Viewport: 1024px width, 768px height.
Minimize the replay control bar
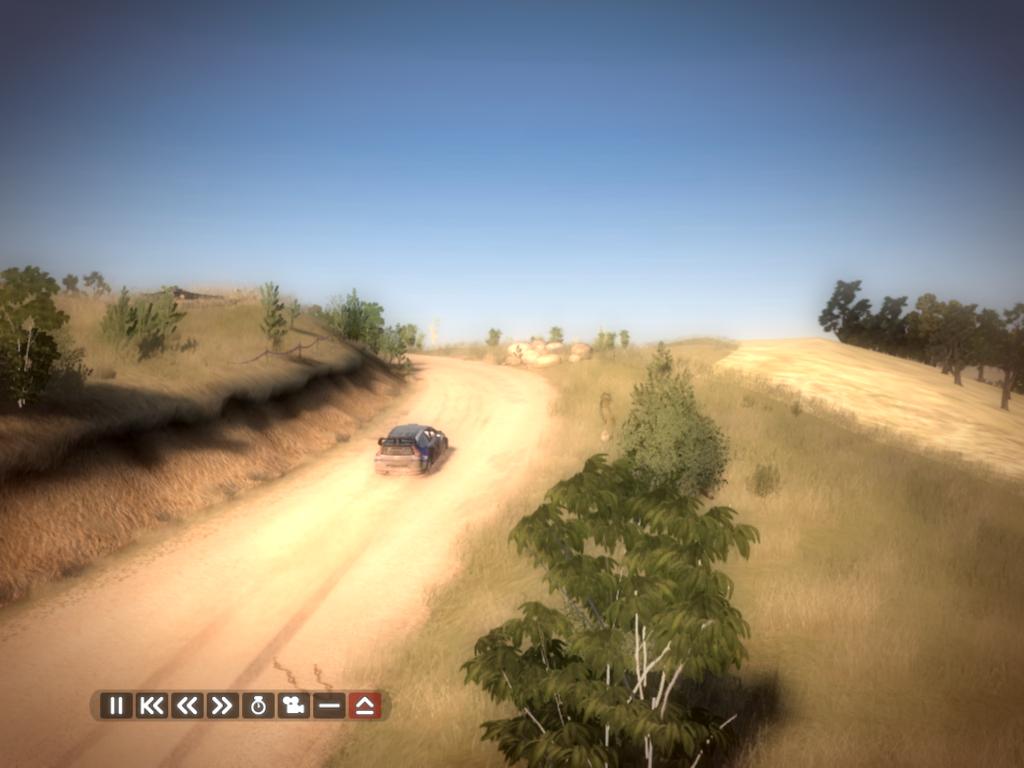coord(328,705)
